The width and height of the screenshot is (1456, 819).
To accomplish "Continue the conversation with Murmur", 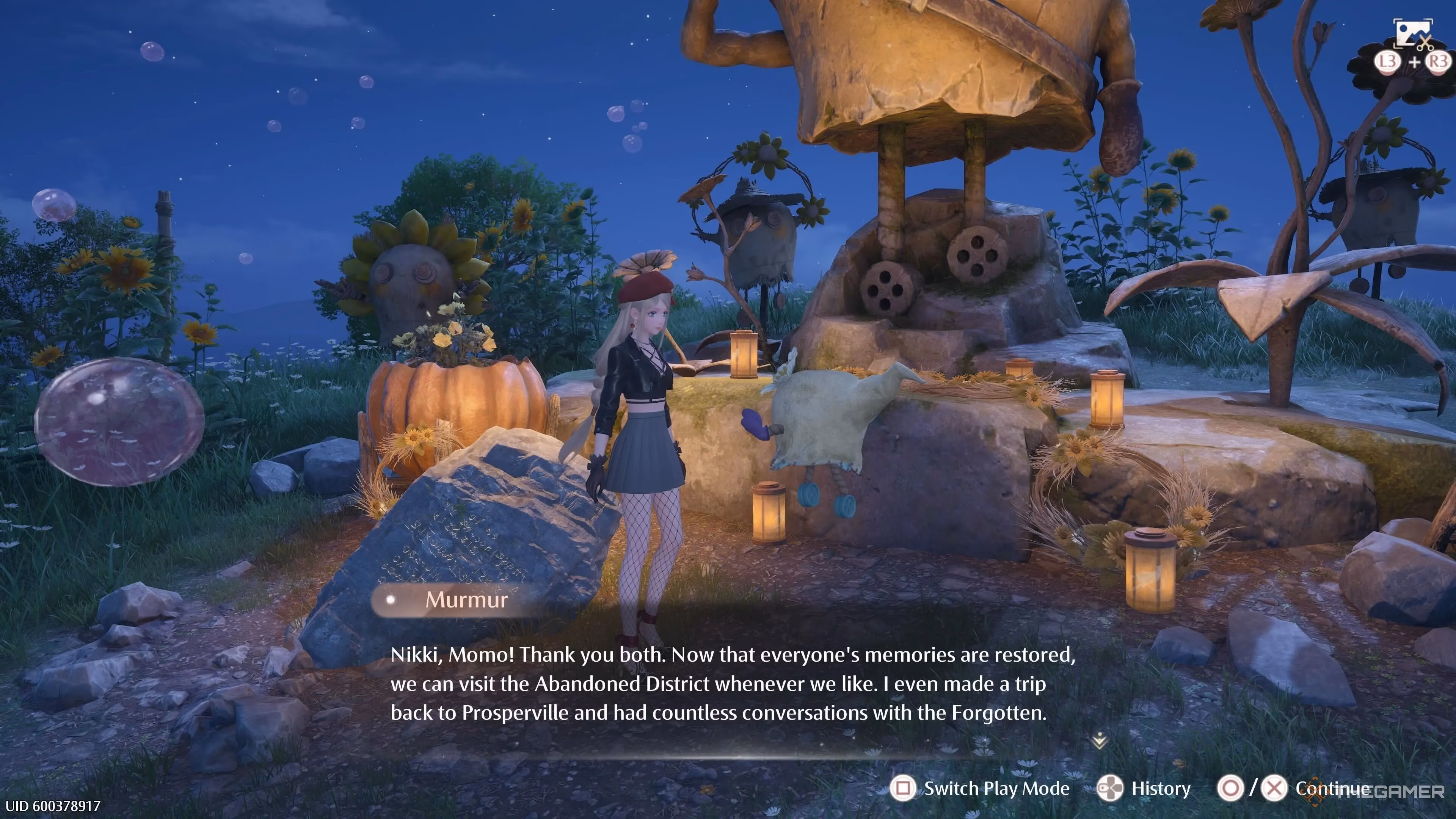I will [1332, 788].
